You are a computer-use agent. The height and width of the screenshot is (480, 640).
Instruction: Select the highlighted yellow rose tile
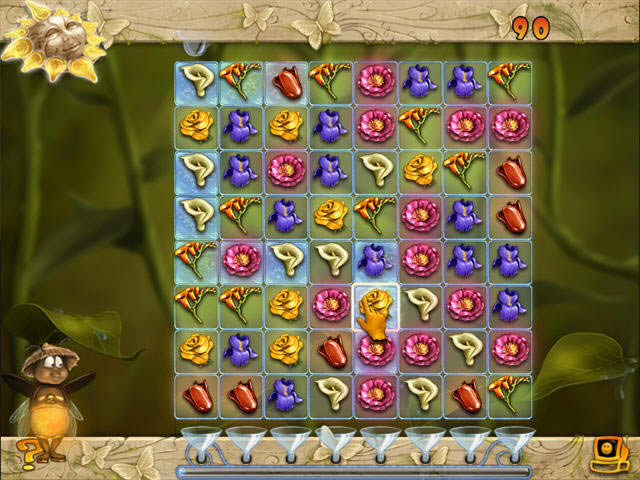pos(375,305)
